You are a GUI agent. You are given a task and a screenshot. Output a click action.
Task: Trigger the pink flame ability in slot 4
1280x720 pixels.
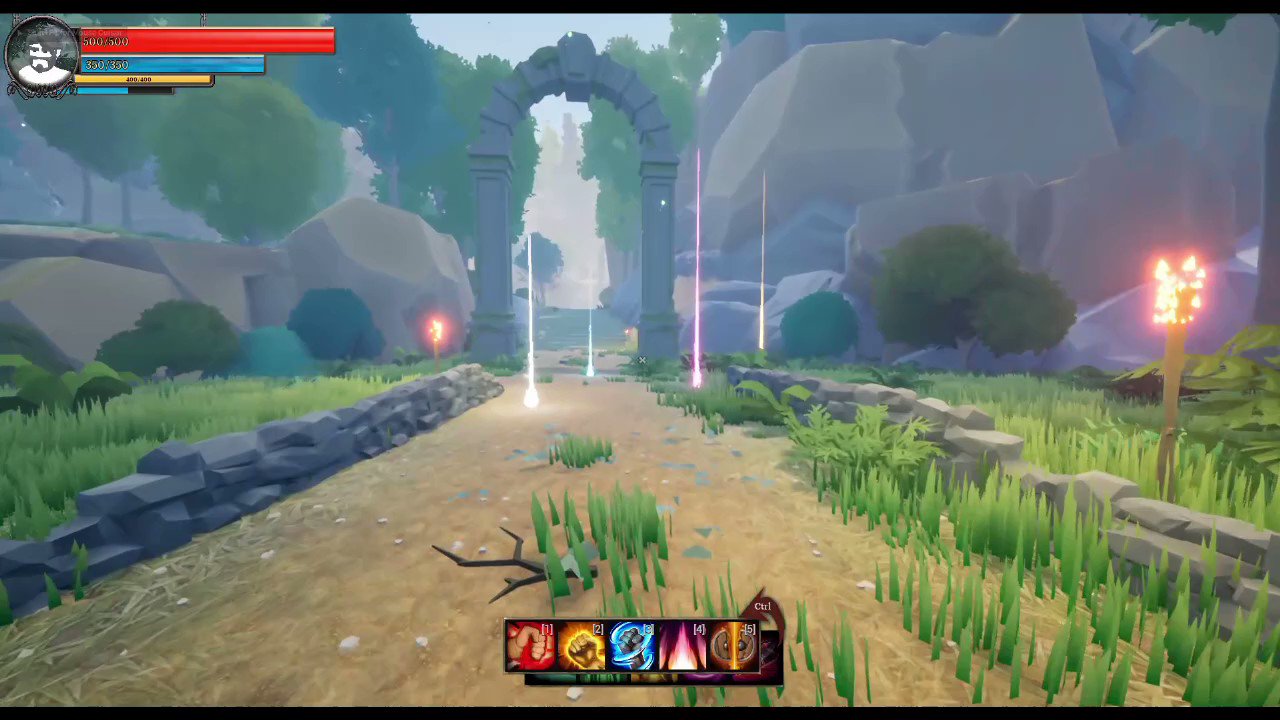(x=683, y=645)
